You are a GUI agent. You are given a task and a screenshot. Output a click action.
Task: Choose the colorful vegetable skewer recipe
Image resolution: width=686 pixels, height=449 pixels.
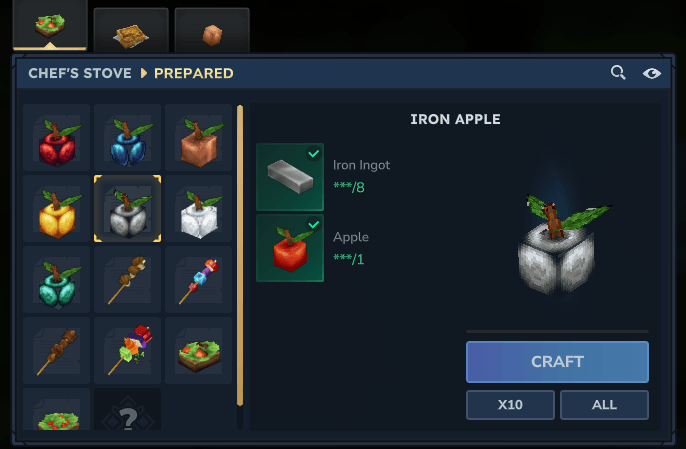[x=128, y=350]
